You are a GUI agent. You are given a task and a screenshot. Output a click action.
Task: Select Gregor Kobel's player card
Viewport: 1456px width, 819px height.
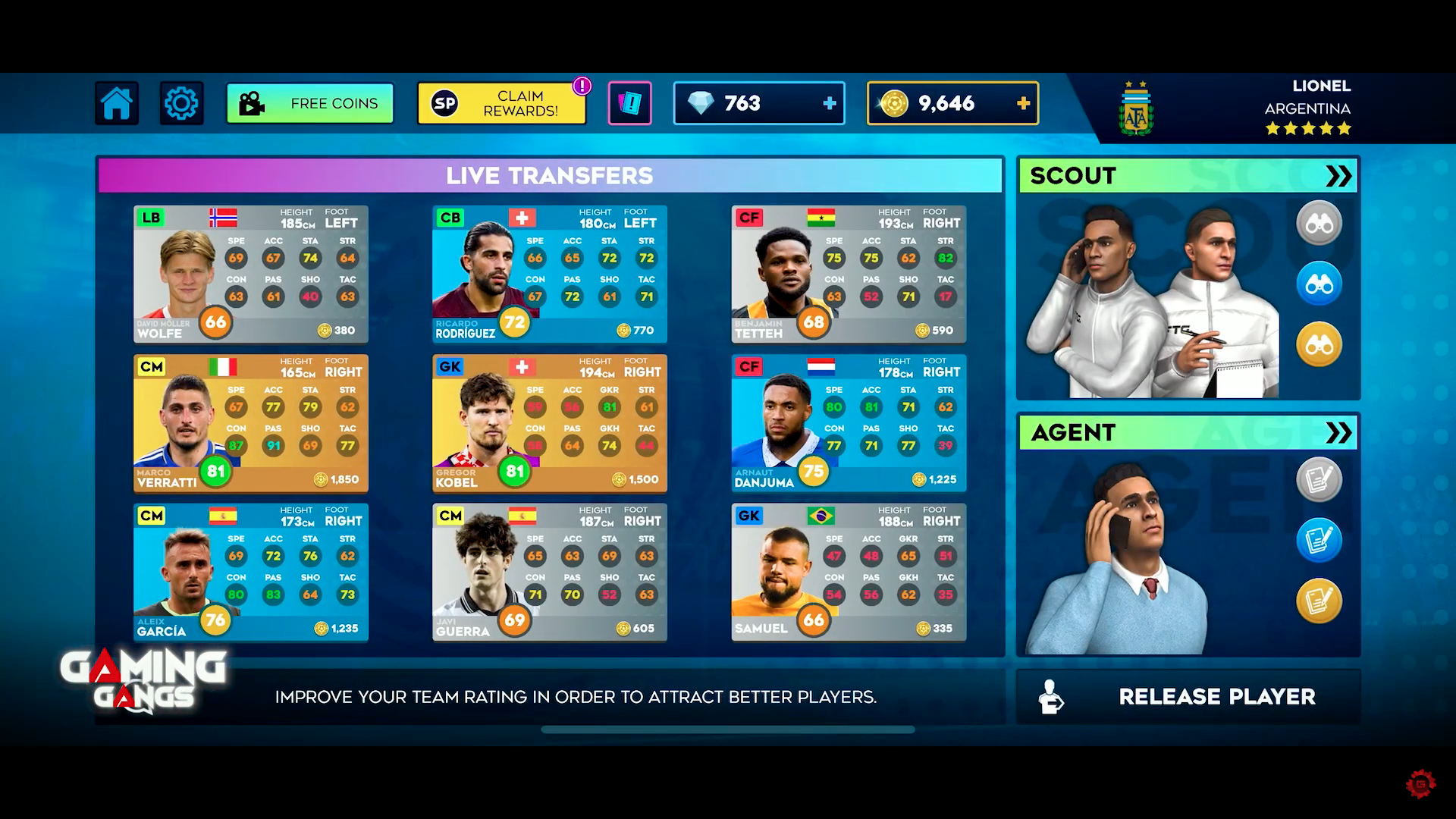coord(549,422)
